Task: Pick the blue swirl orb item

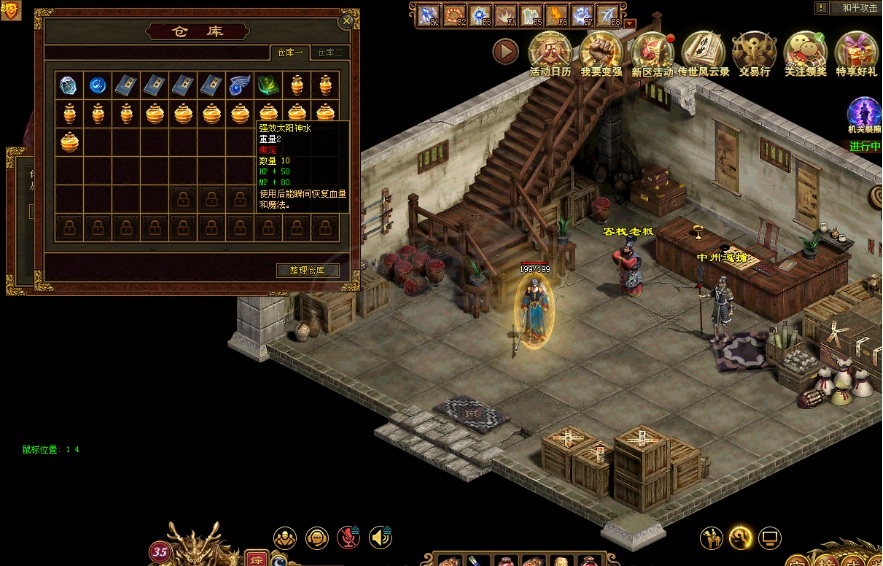Action: click(x=97, y=85)
